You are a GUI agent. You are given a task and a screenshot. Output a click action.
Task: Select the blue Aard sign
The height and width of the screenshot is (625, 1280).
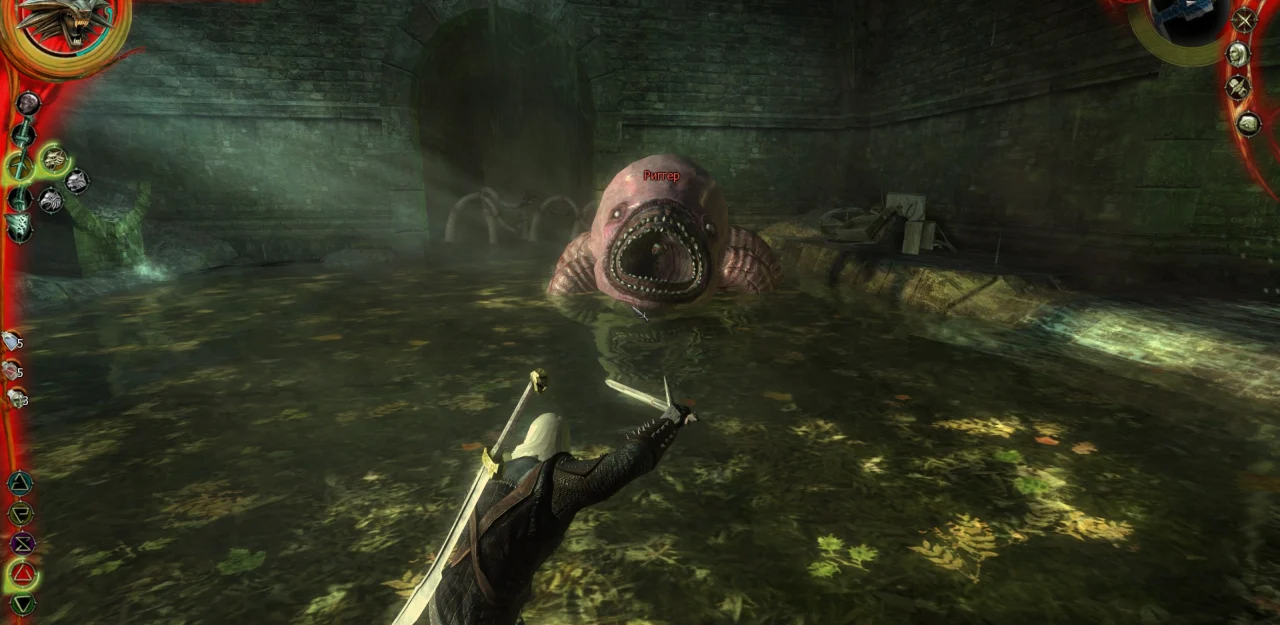point(20,484)
